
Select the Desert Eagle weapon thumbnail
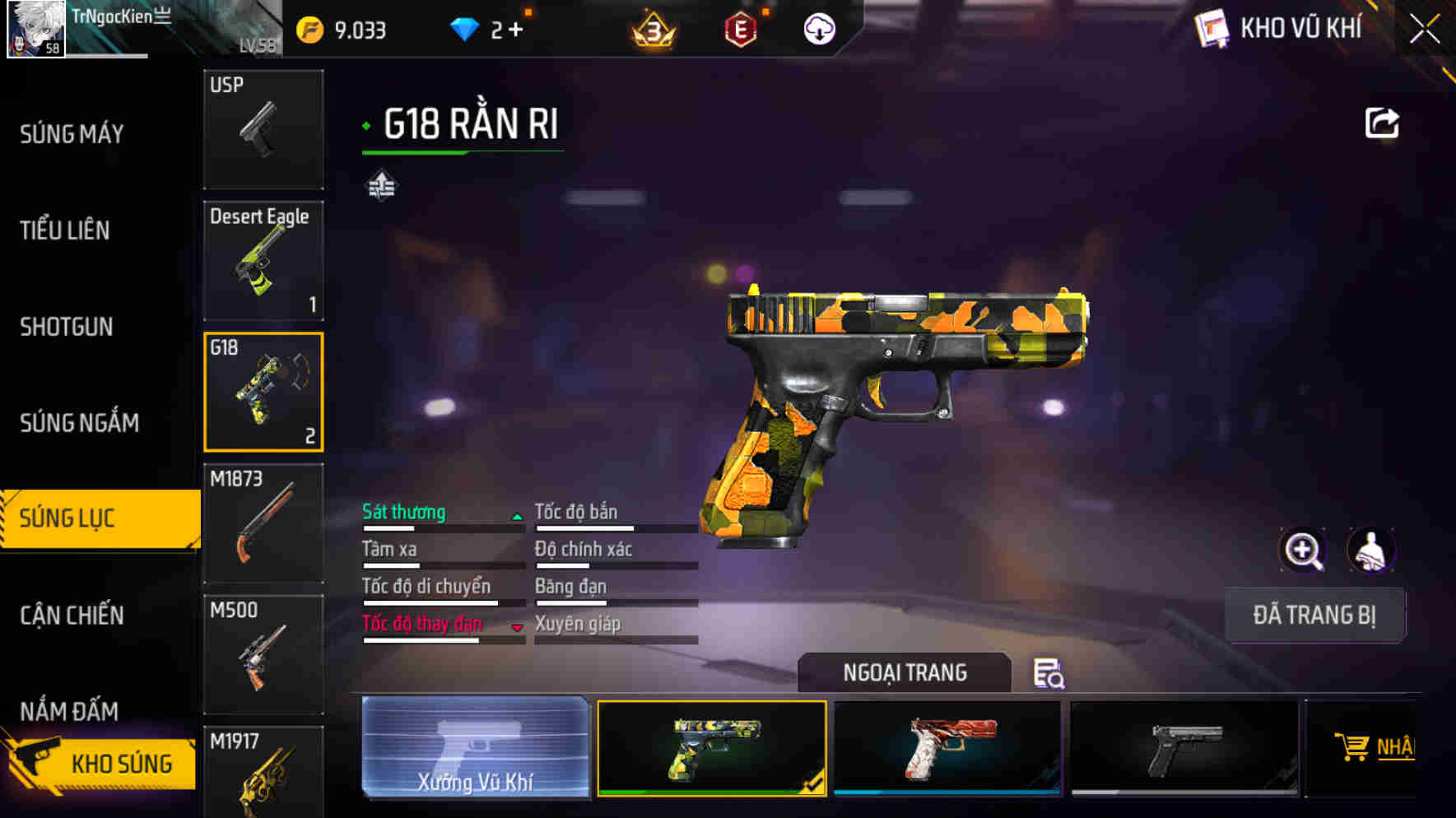263,260
